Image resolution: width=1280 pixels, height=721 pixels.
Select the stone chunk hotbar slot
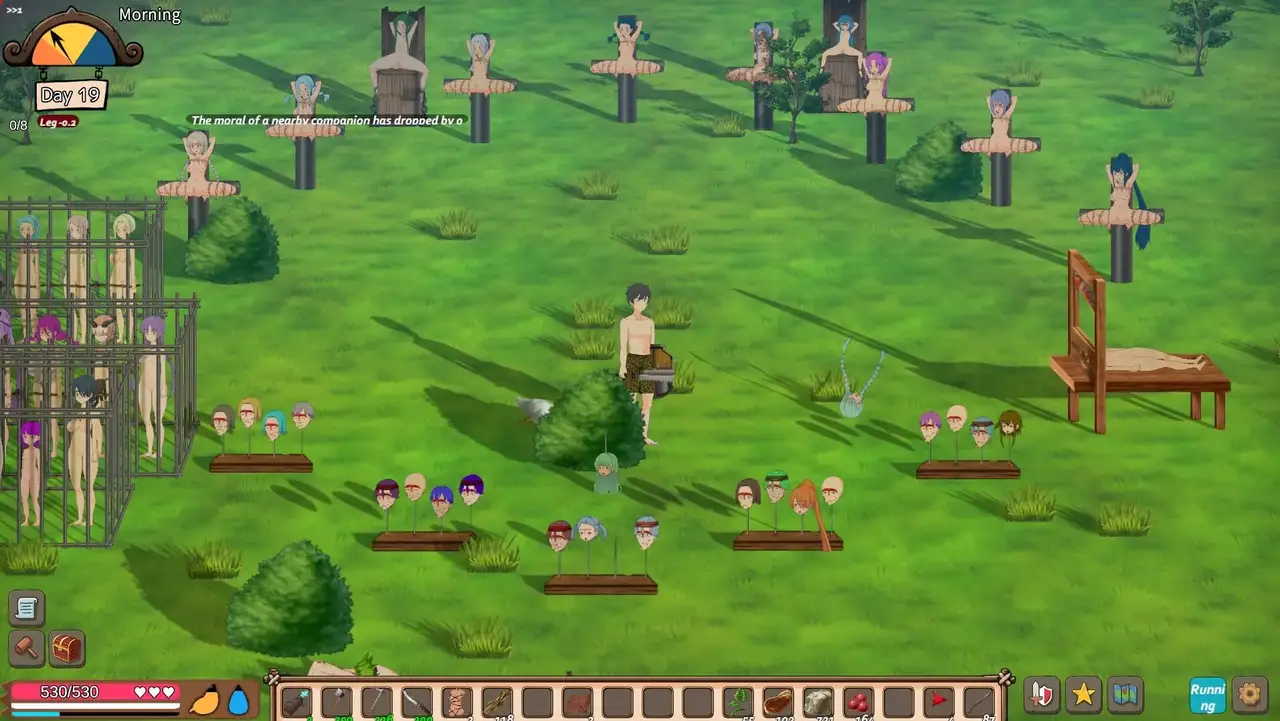click(x=817, y=702)
